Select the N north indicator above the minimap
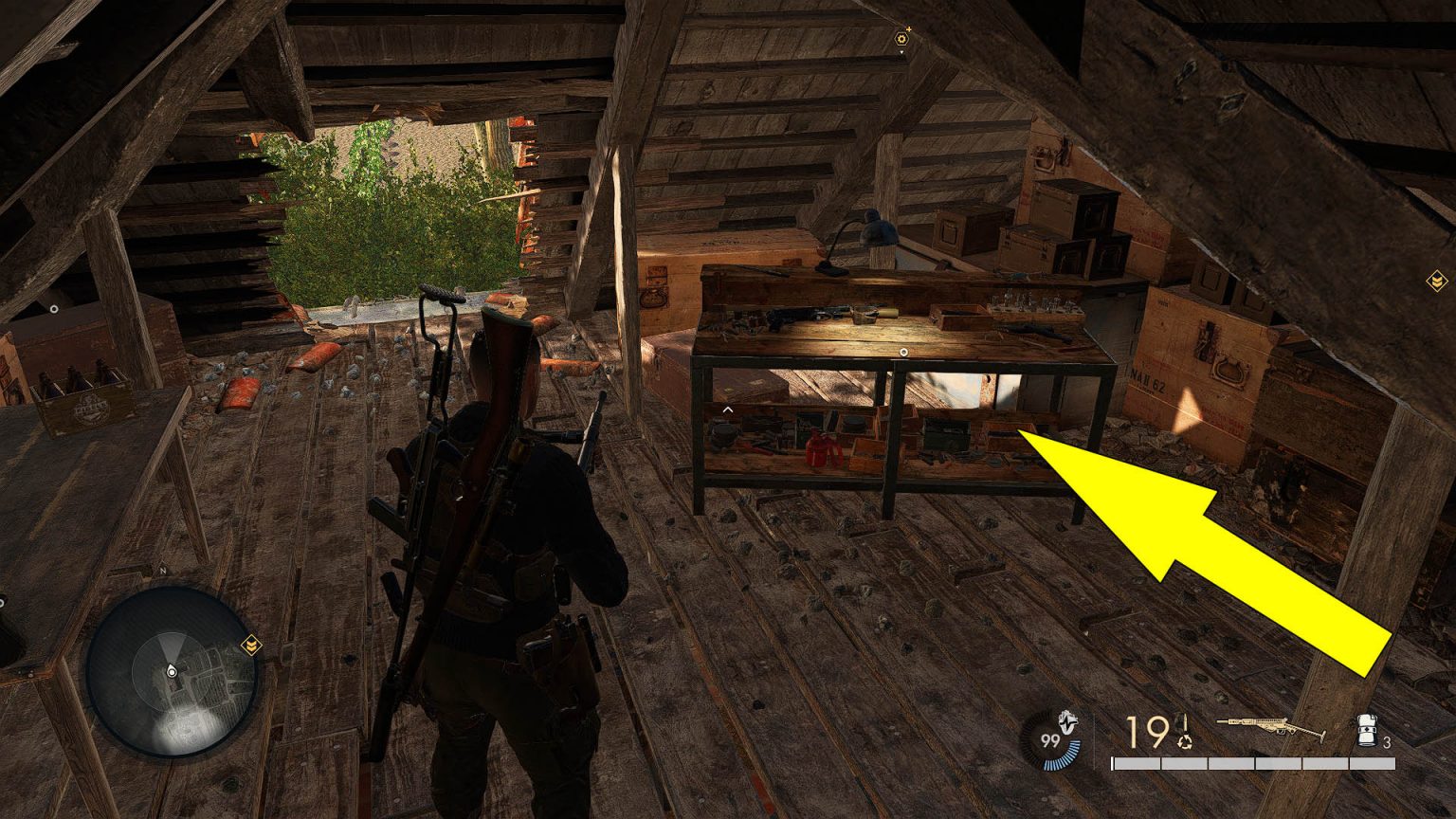 pyautogui.click(x=163, y=571)
